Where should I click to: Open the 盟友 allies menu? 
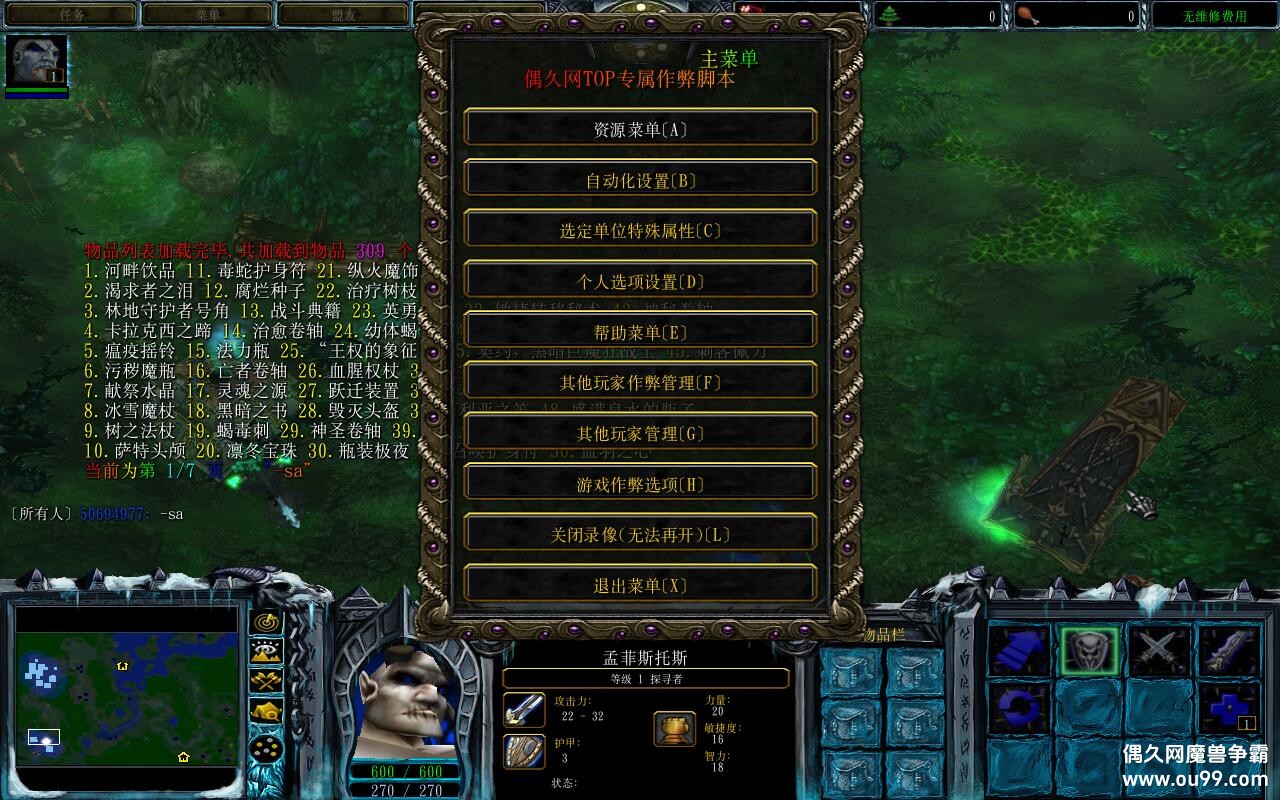[342, 14]
